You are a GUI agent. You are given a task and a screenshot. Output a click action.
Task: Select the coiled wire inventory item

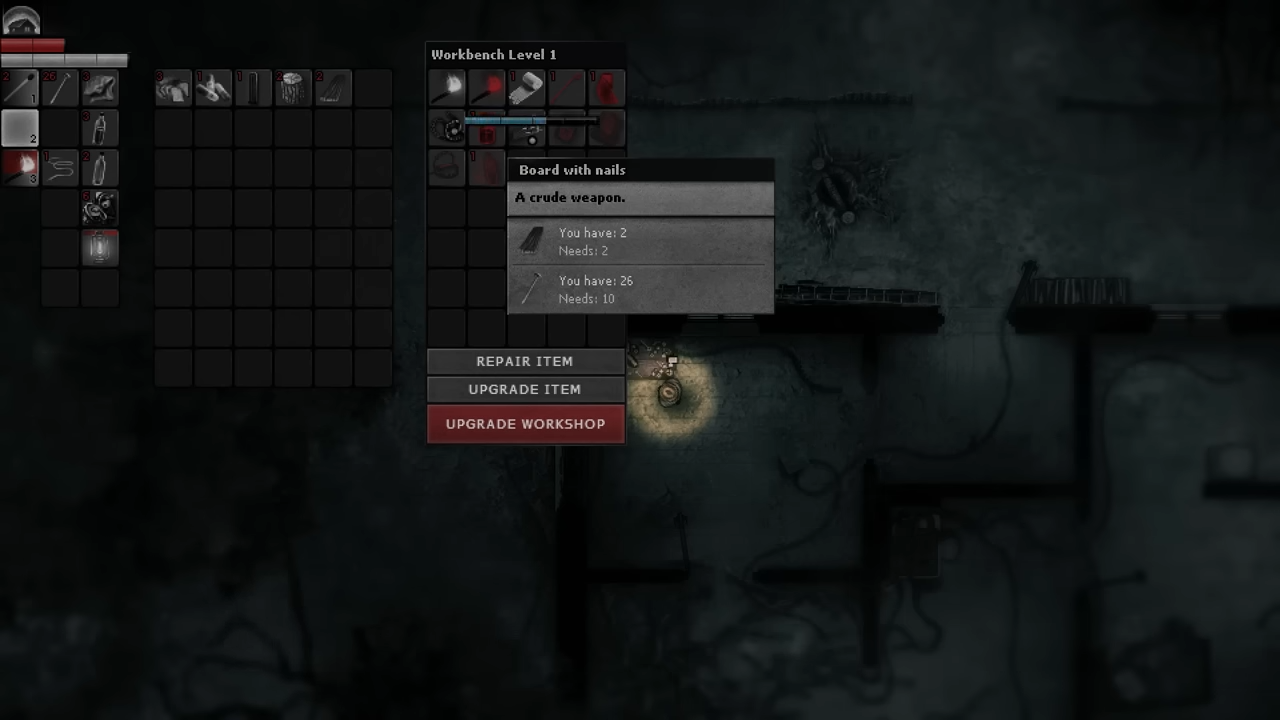pos(60,168)
